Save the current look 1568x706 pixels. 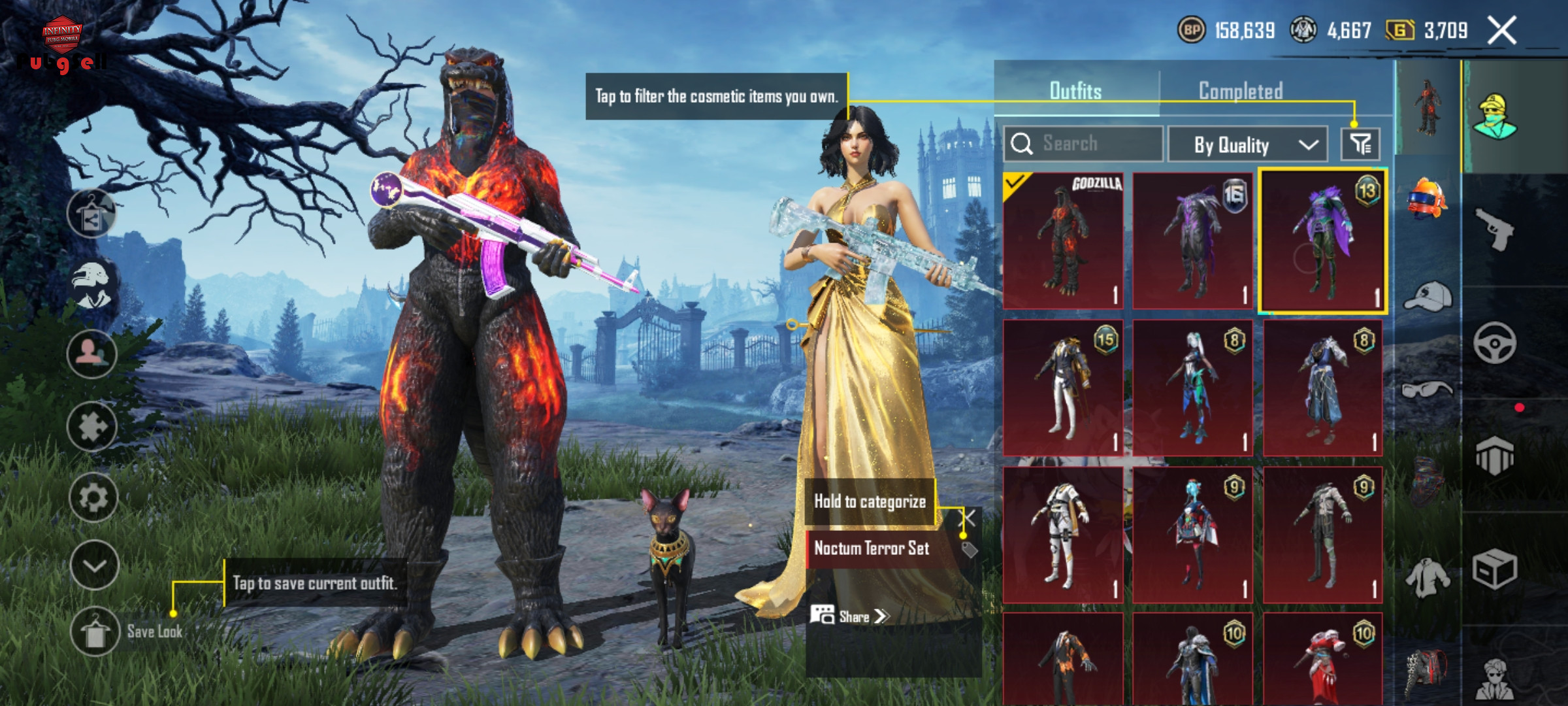[x=95, y=631]
